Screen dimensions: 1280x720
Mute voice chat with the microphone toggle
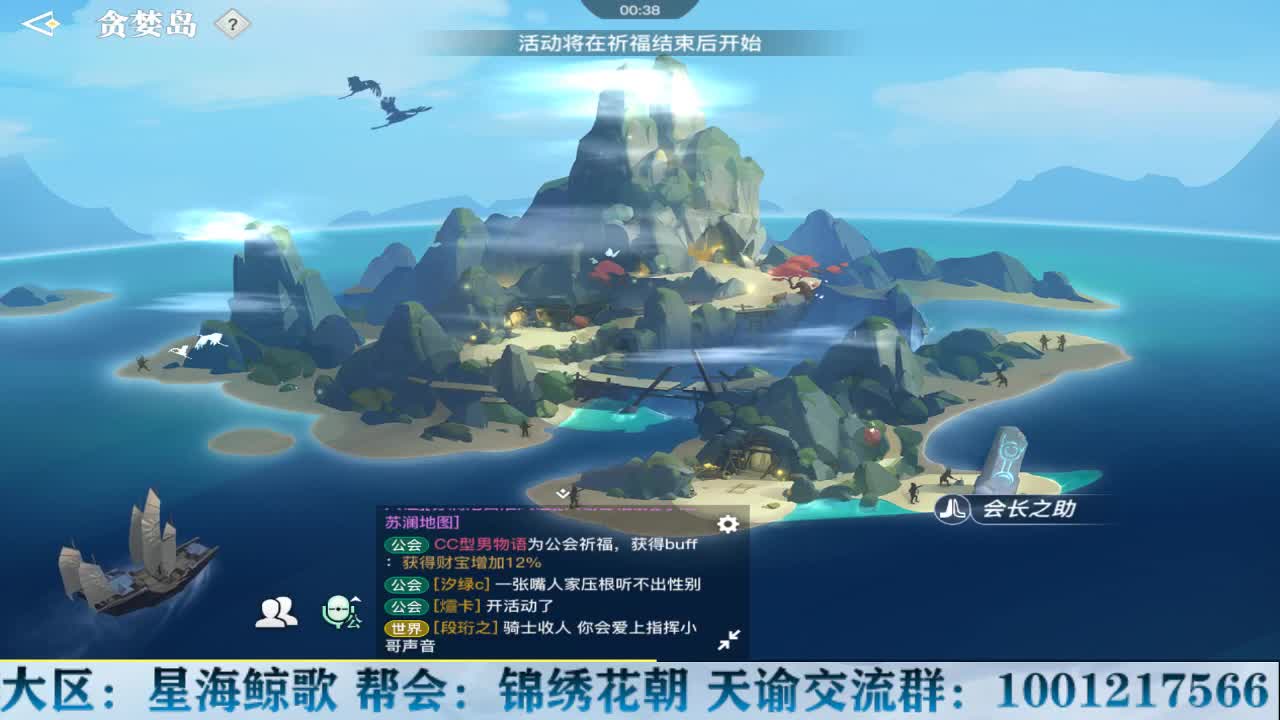click(x=336, y=611)
